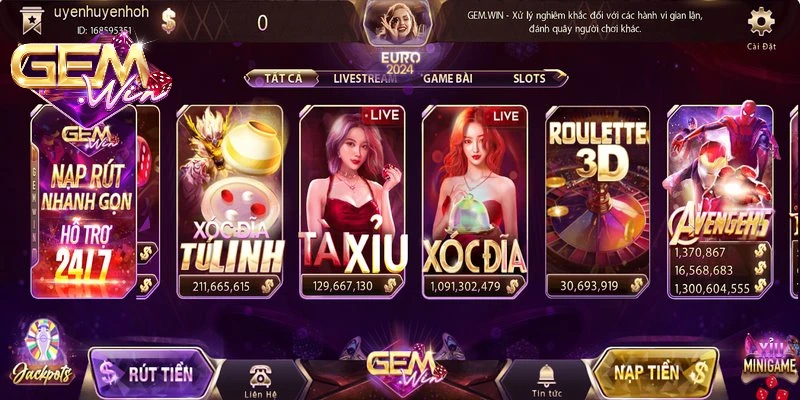Open the Cài Đặt settings gear
This screenshot has width=800, height=400.
click(761, 24)
